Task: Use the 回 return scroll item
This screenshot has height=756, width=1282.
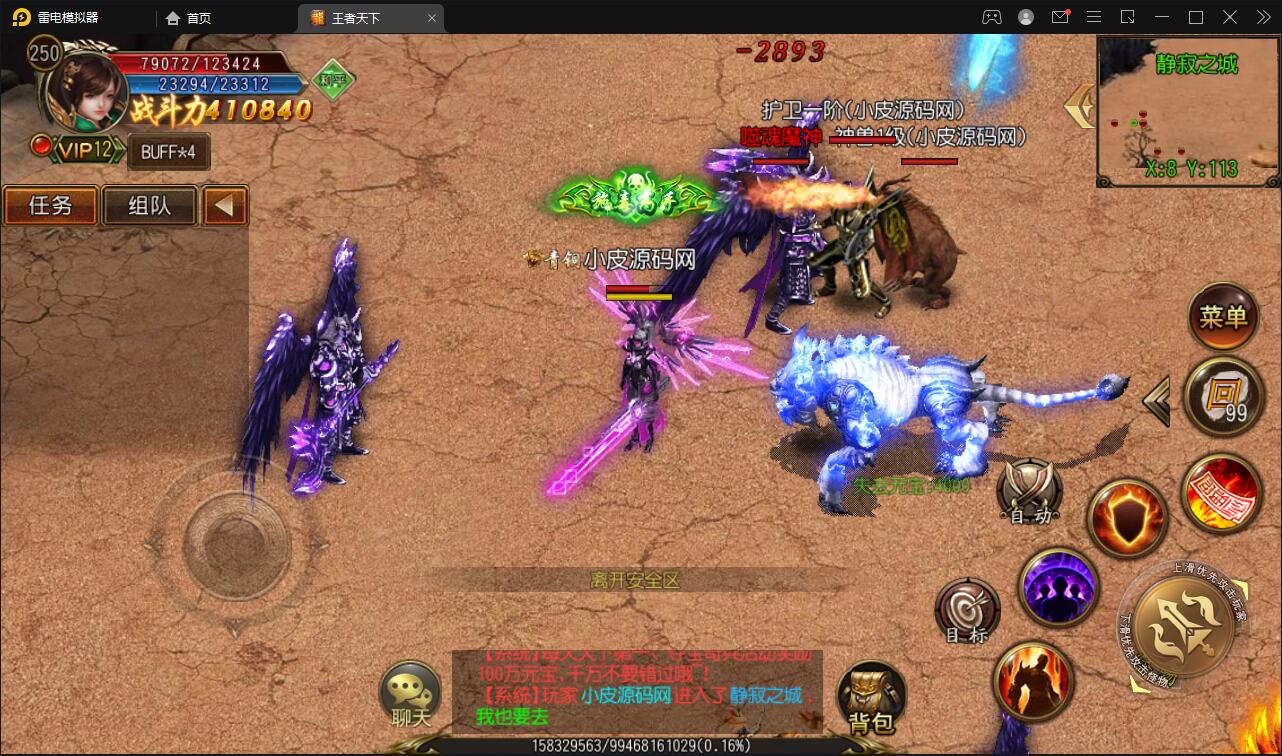Action: (x=1223, y=396)
